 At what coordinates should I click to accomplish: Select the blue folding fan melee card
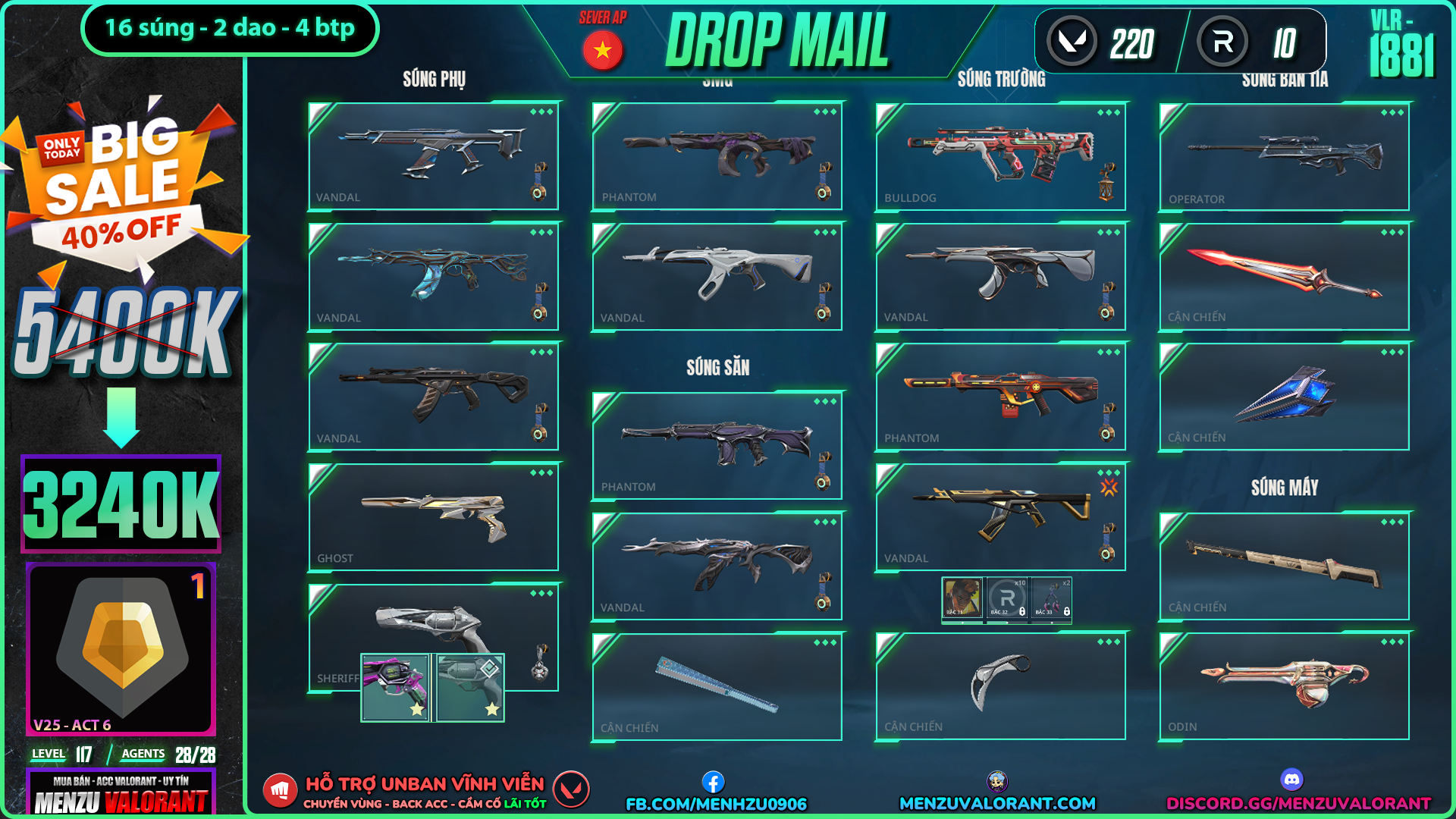coord(717,686)
